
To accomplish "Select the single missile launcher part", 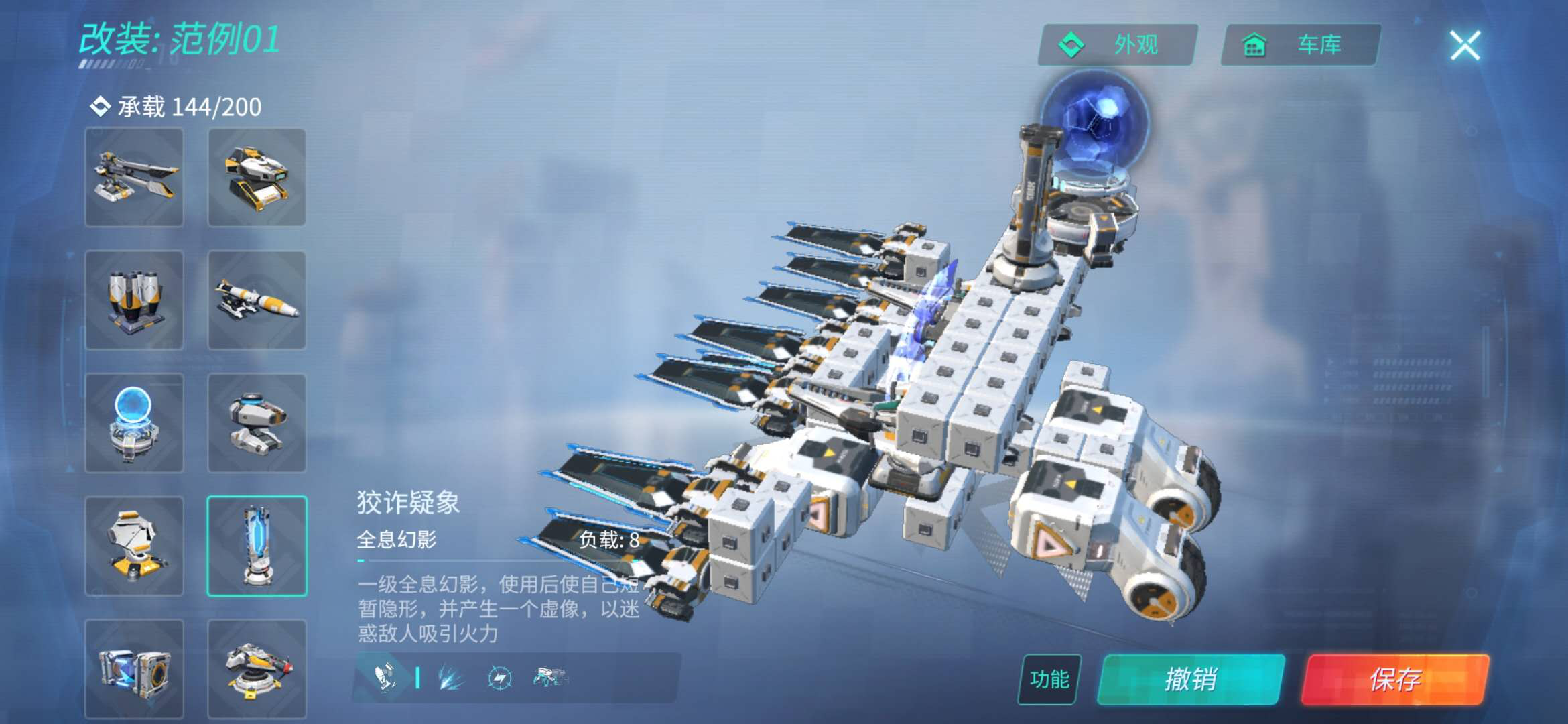I will [x=257, y=300].
